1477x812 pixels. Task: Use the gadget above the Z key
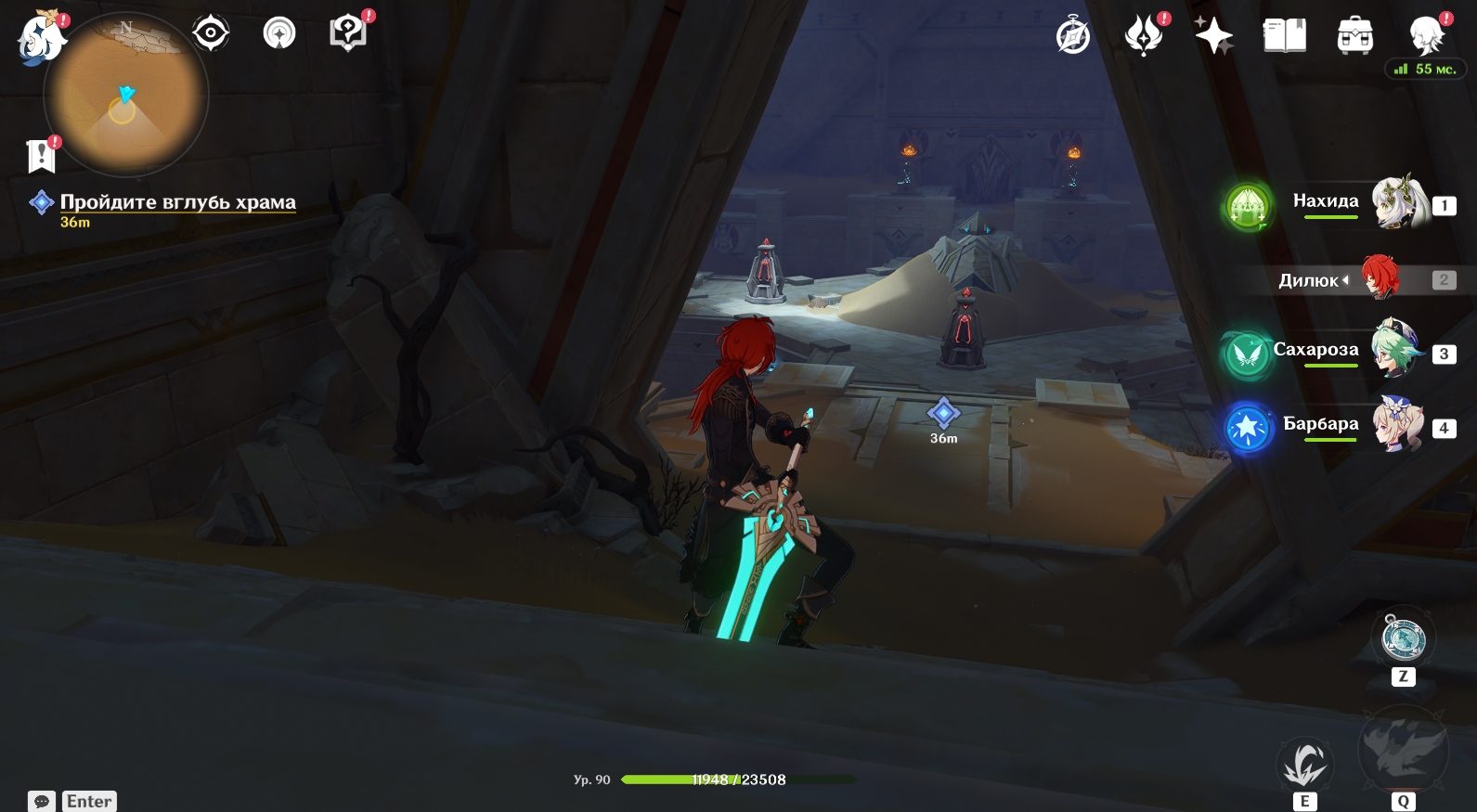pyautogui.click(x=1403, y=638)
